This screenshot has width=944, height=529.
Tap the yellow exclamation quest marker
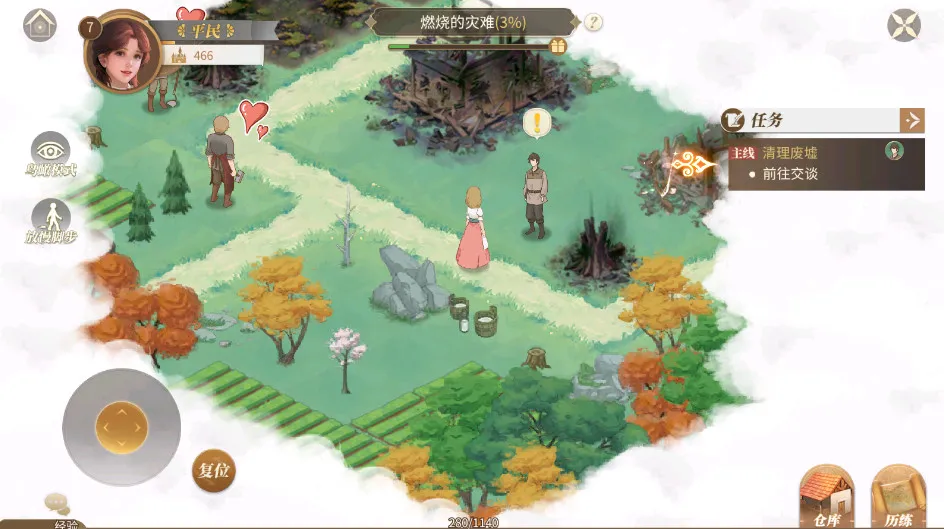coord(537,123)
